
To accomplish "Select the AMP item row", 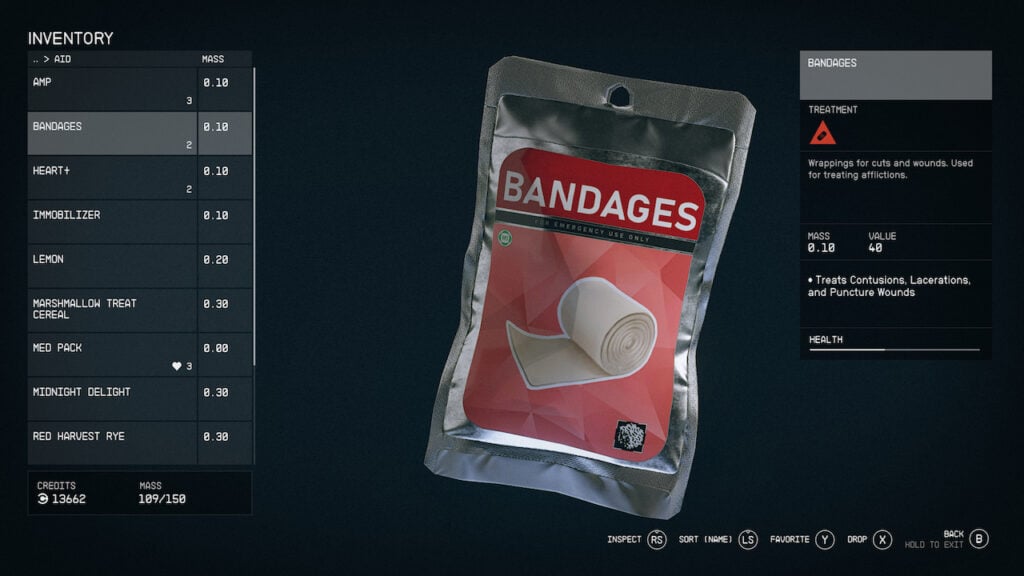I will [x=112, y=89].
